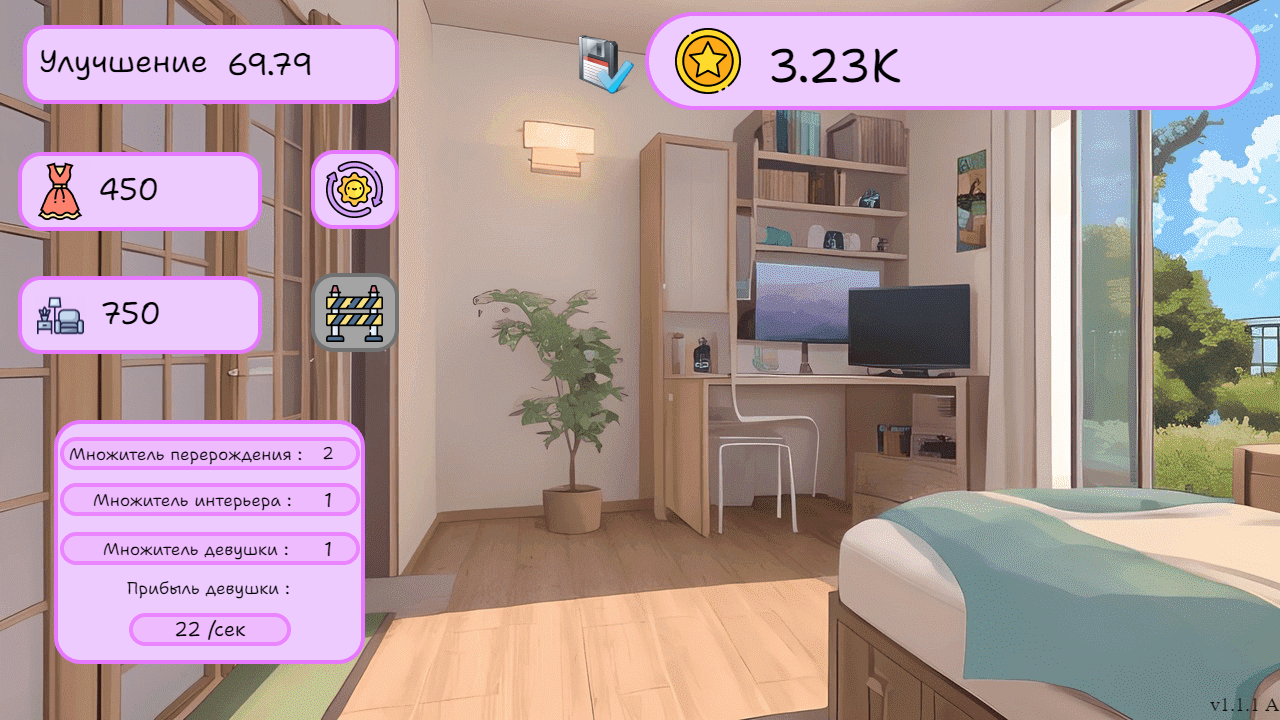Click the upgrade price value 69.79
Image resolution: width=1280 pixels, height=720 pixels.
269,62
